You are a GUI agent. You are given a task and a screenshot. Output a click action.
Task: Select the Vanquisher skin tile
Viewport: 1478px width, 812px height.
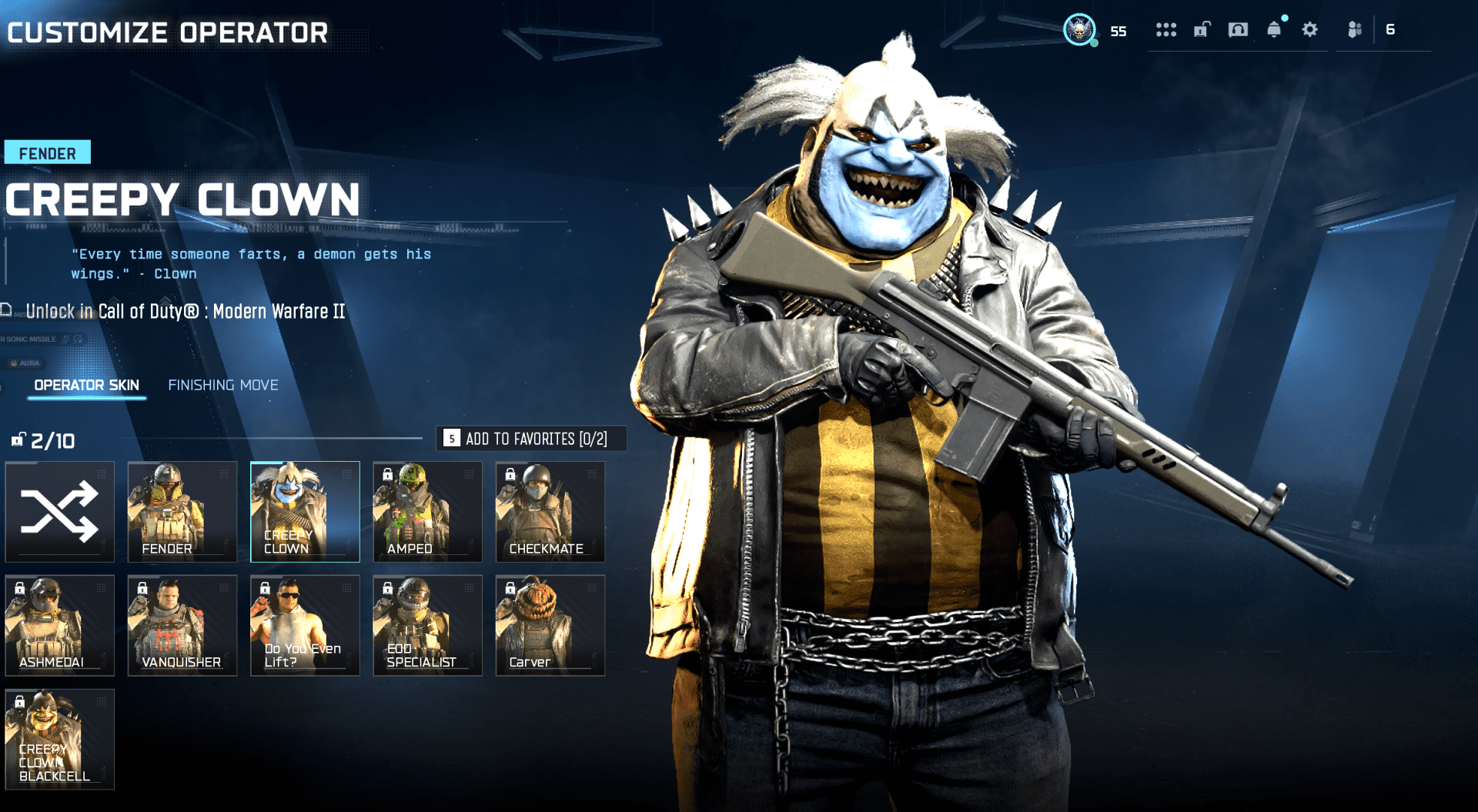(x=182, y=625)
